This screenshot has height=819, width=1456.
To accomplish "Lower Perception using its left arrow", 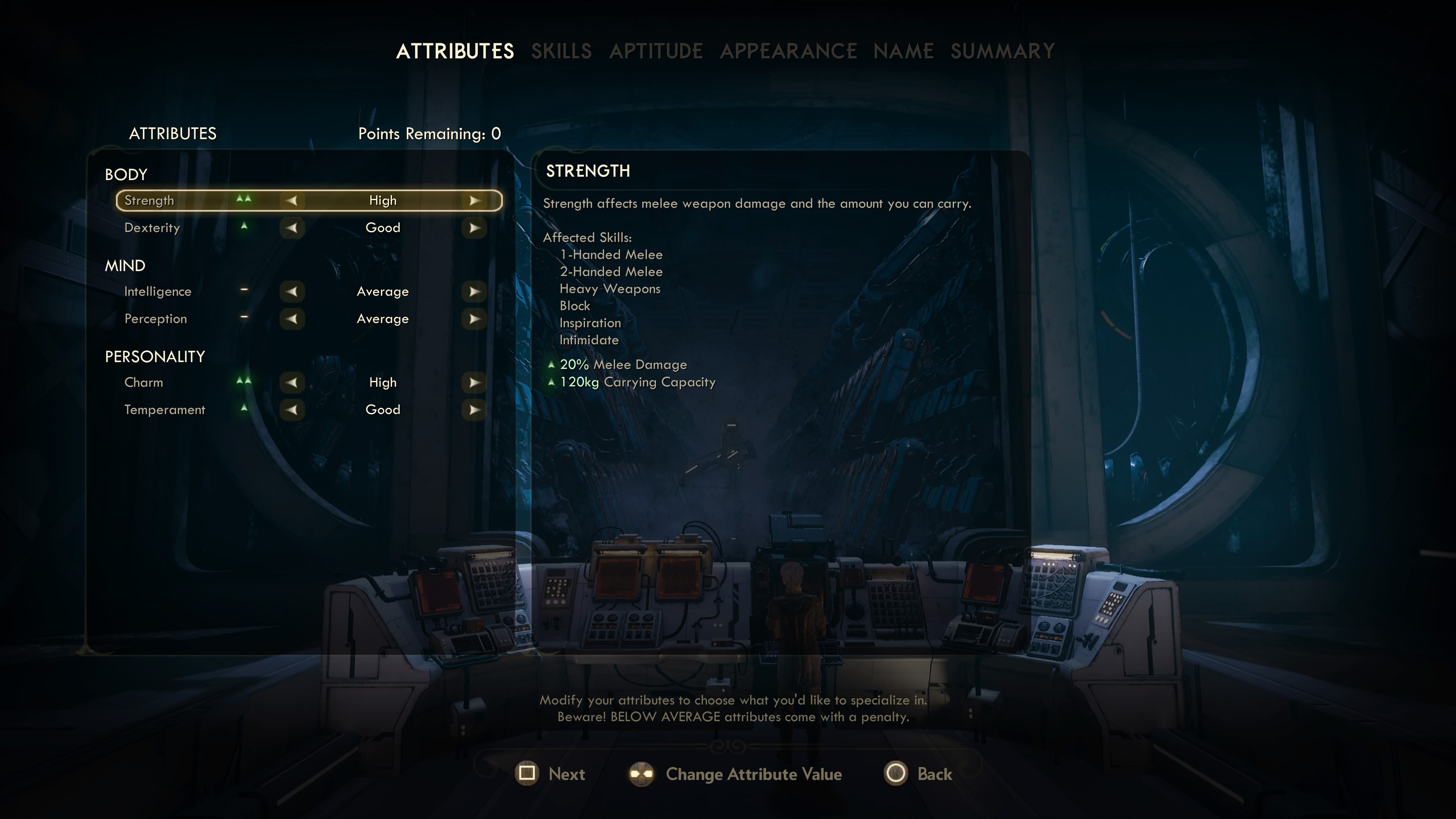I will pos(292,319).
